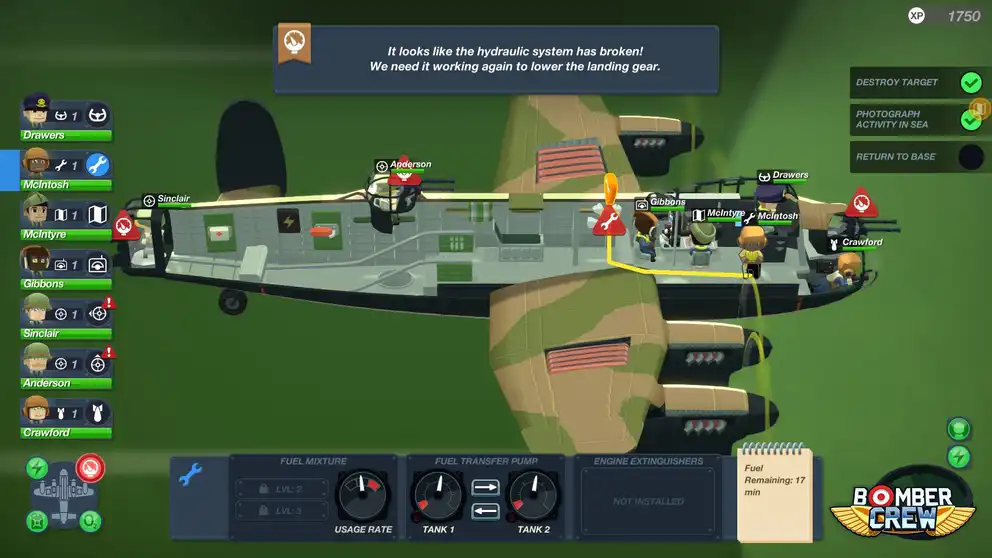This screenshot has height=558, width=992.
Task: Click the green oxygen O2 status icon
Action: coord(89,520)
